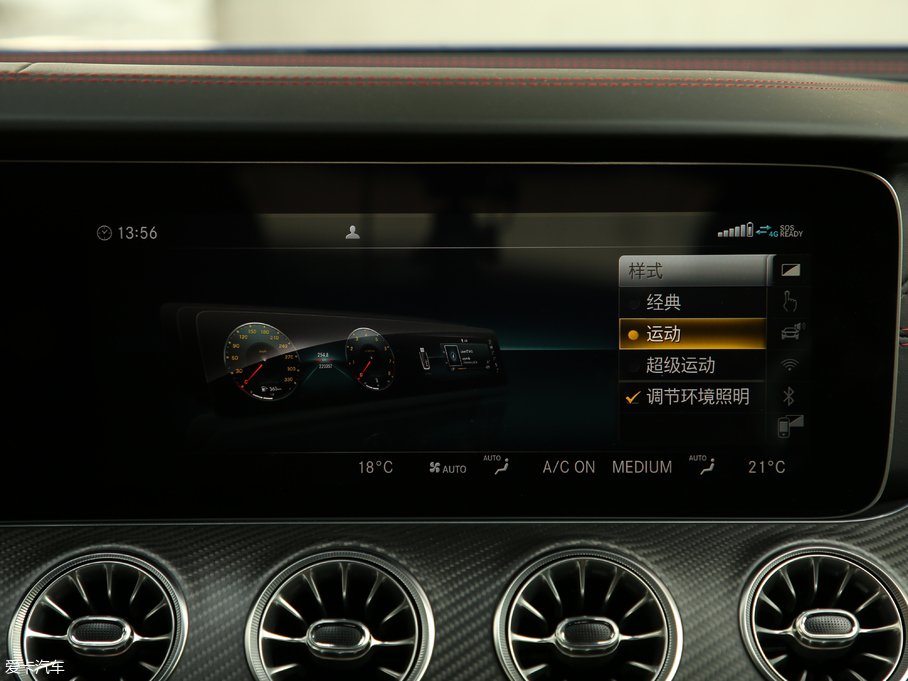The image size is (908, 681).
Task: Activate the fan AUTO control
Action: click(x=447, y=468)
